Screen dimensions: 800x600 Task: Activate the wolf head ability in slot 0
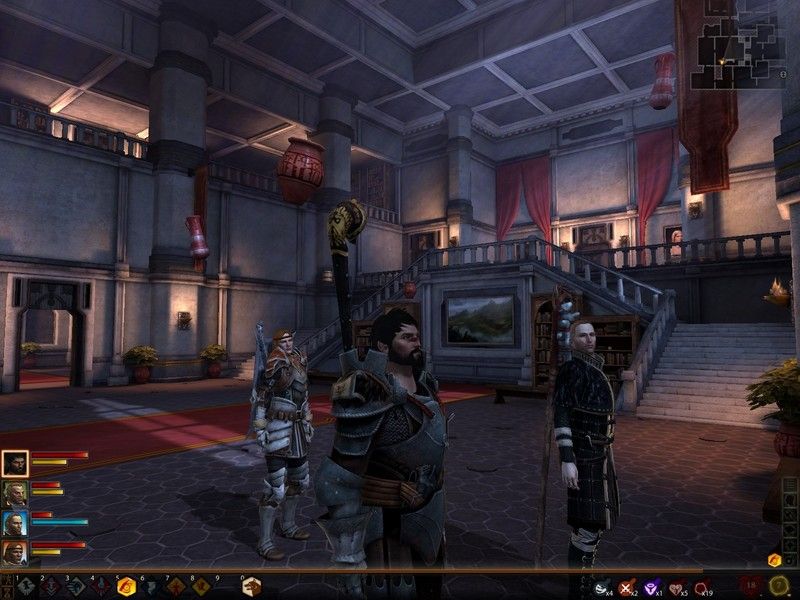[x=251, y=587]
